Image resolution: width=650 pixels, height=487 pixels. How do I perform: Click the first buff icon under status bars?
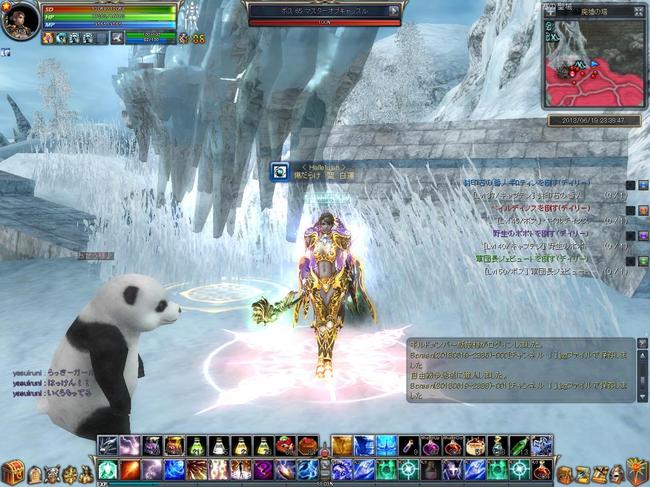(48, 38)
